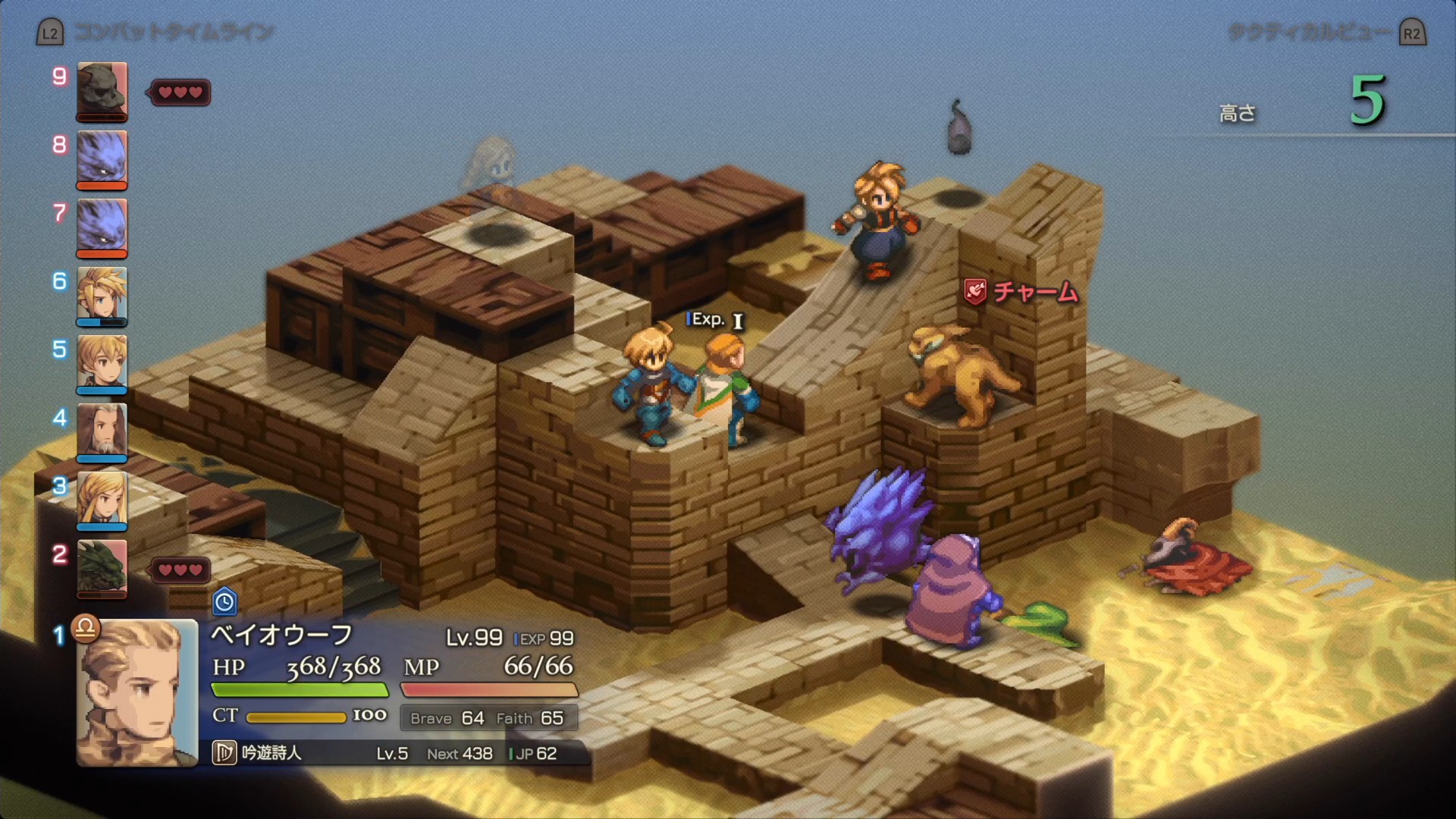Pick the bearded old man portrait at turn 4
This screenshot has width=1456, height=819.
pyautogui.click(x=102, y=431)
